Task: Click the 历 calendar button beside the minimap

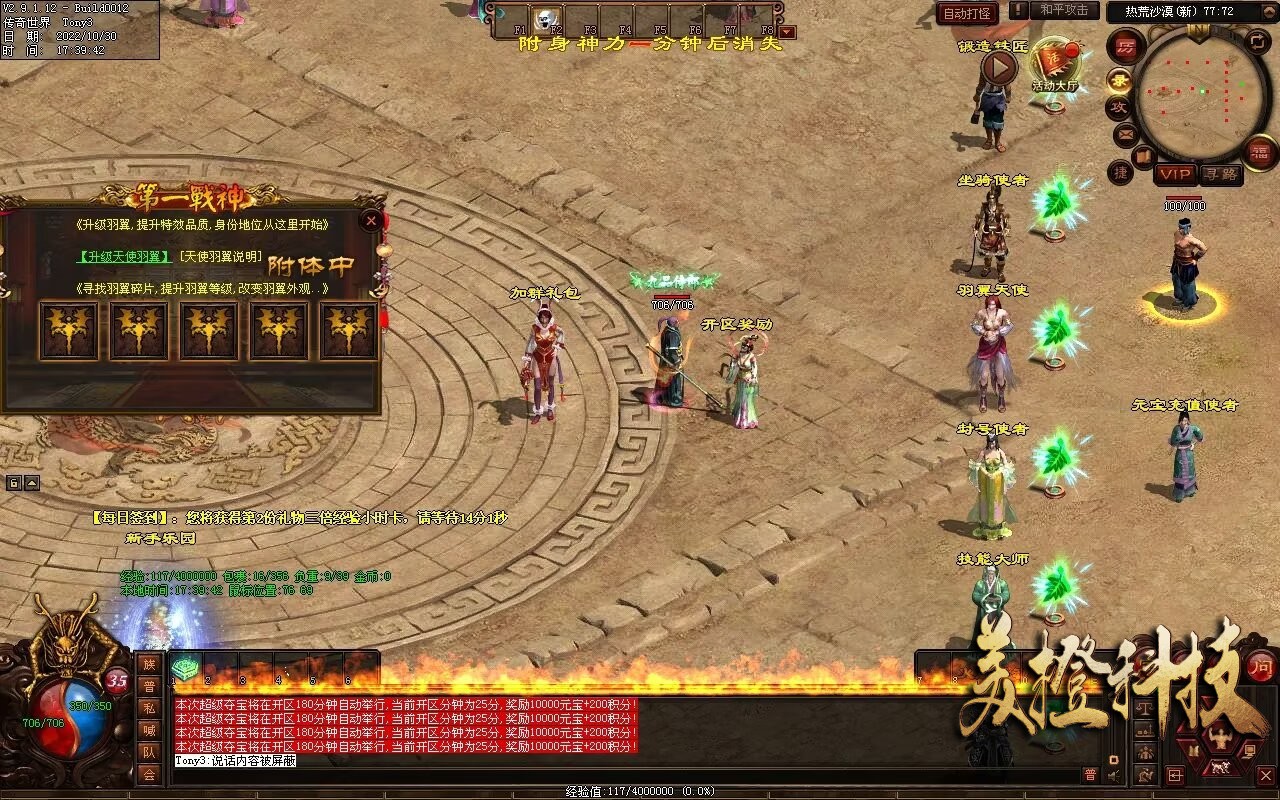Action: tap(1127, 46)
